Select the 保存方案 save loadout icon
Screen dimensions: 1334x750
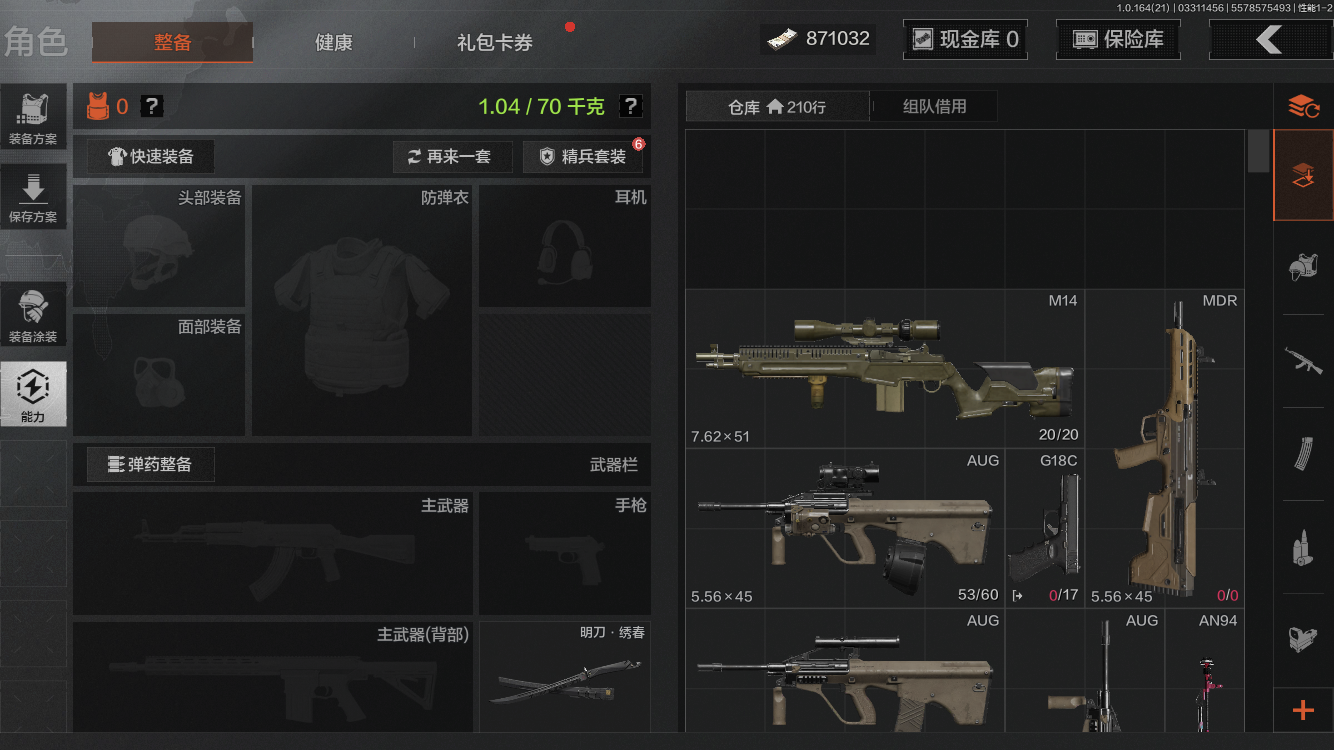[x=34, y=196]
